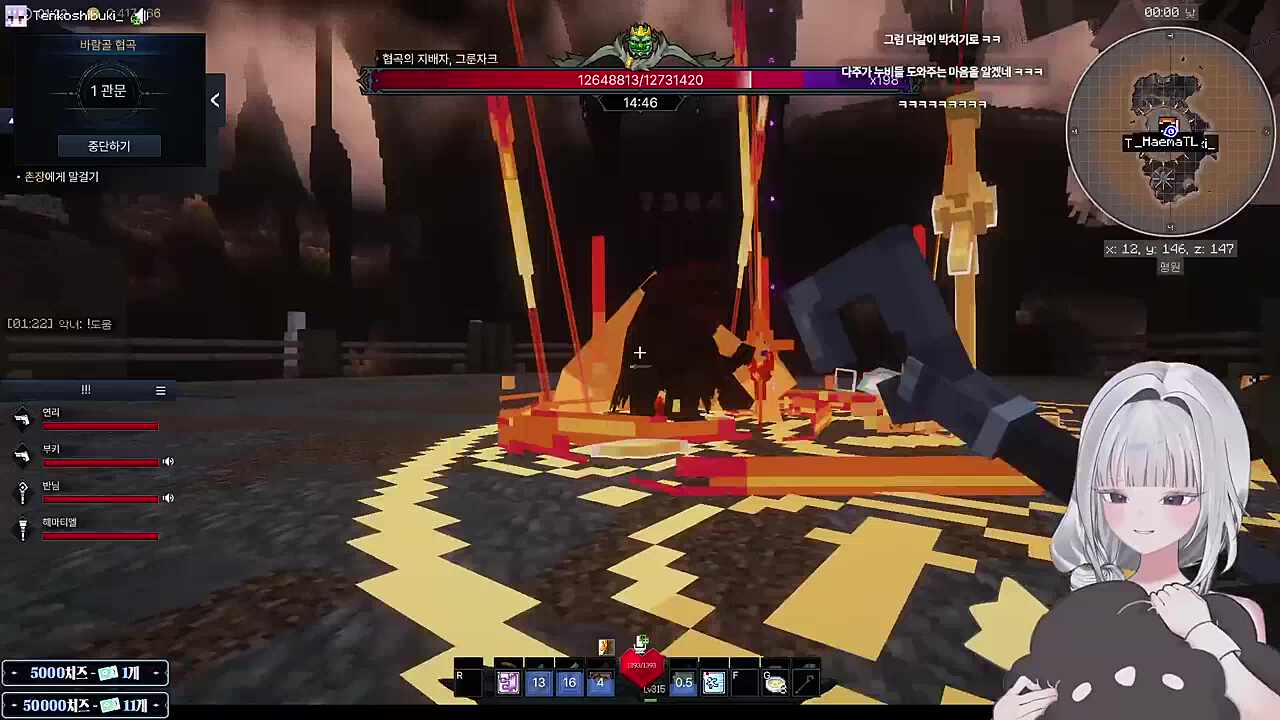1280x720 pixels.
Task: Select party member 헤마티엘
Action: click(x=59, y=522)
